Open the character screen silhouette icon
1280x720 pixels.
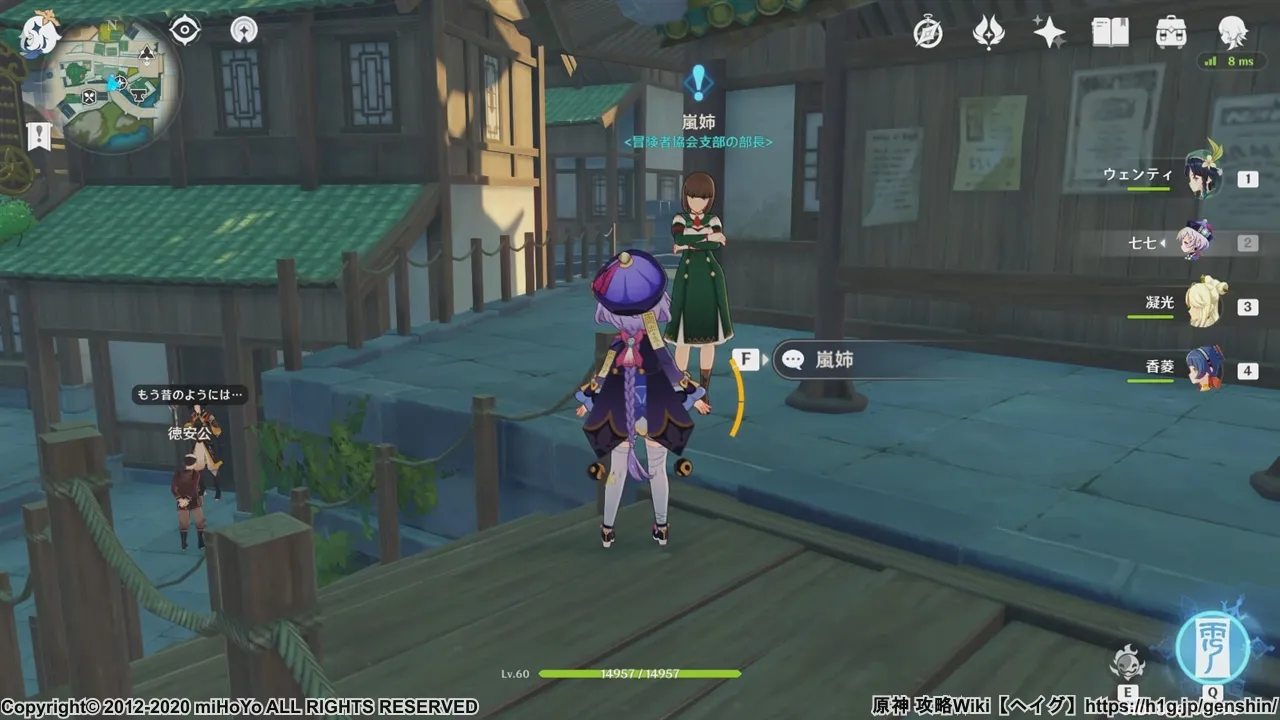click(x=1232, y=33)
